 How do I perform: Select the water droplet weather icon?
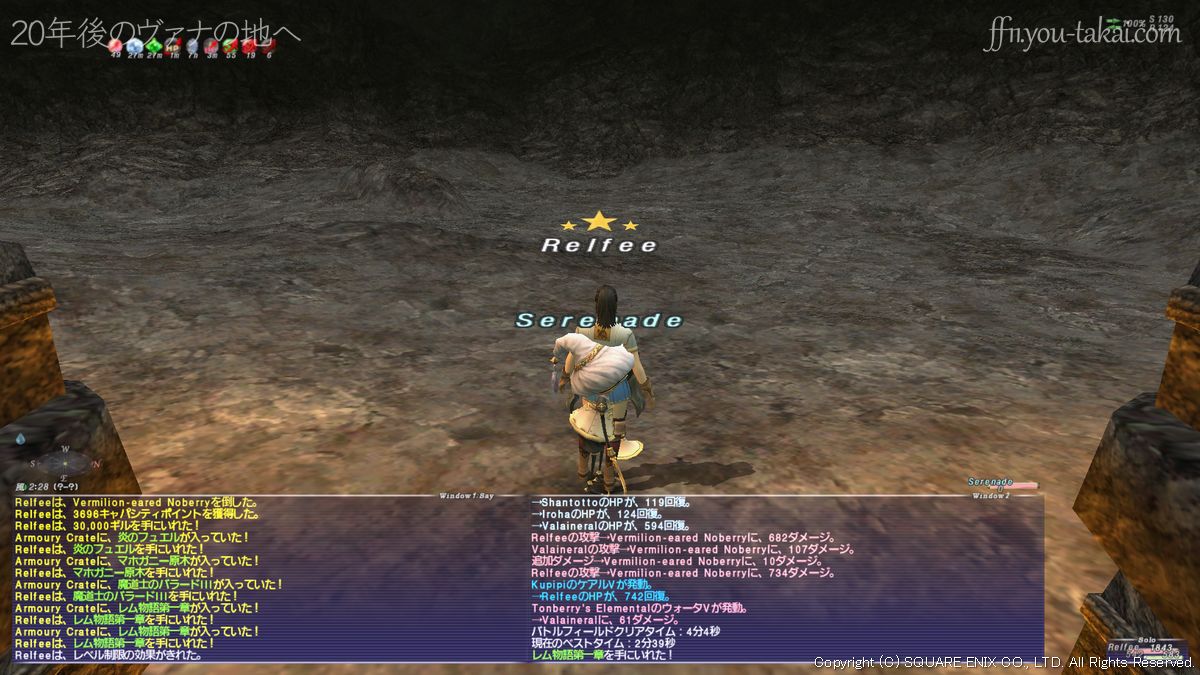[22, 438]
